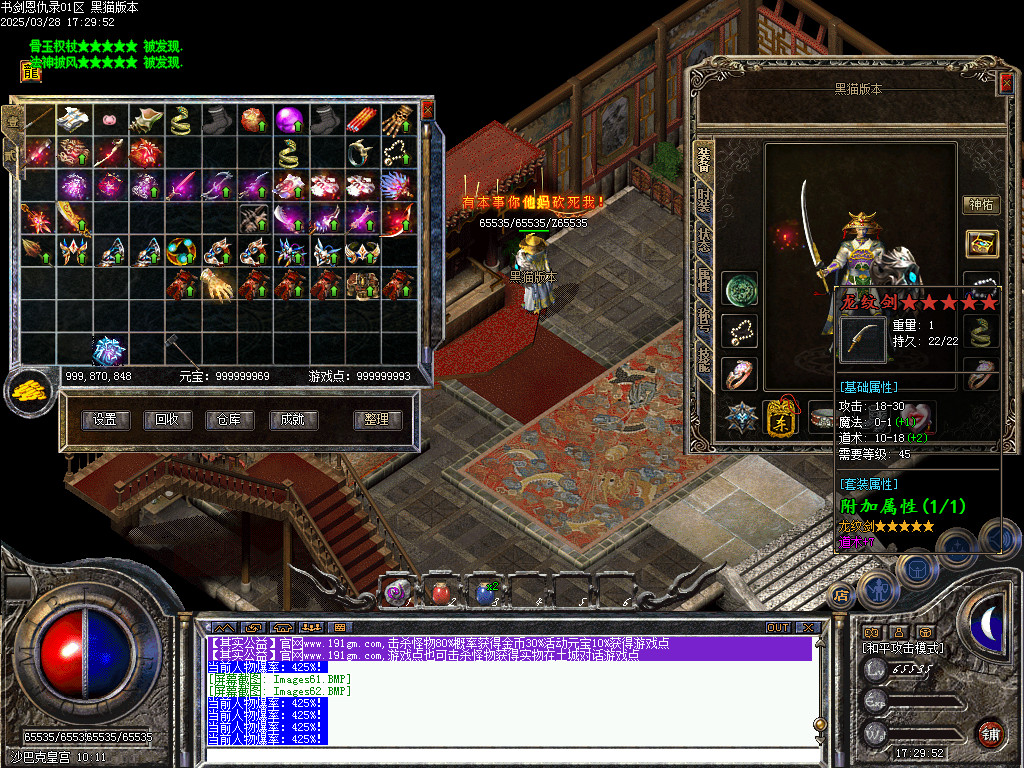Screen dimensions: 1024x768
Task: Open the 铺 shop round button
Action: click(989, 733)
